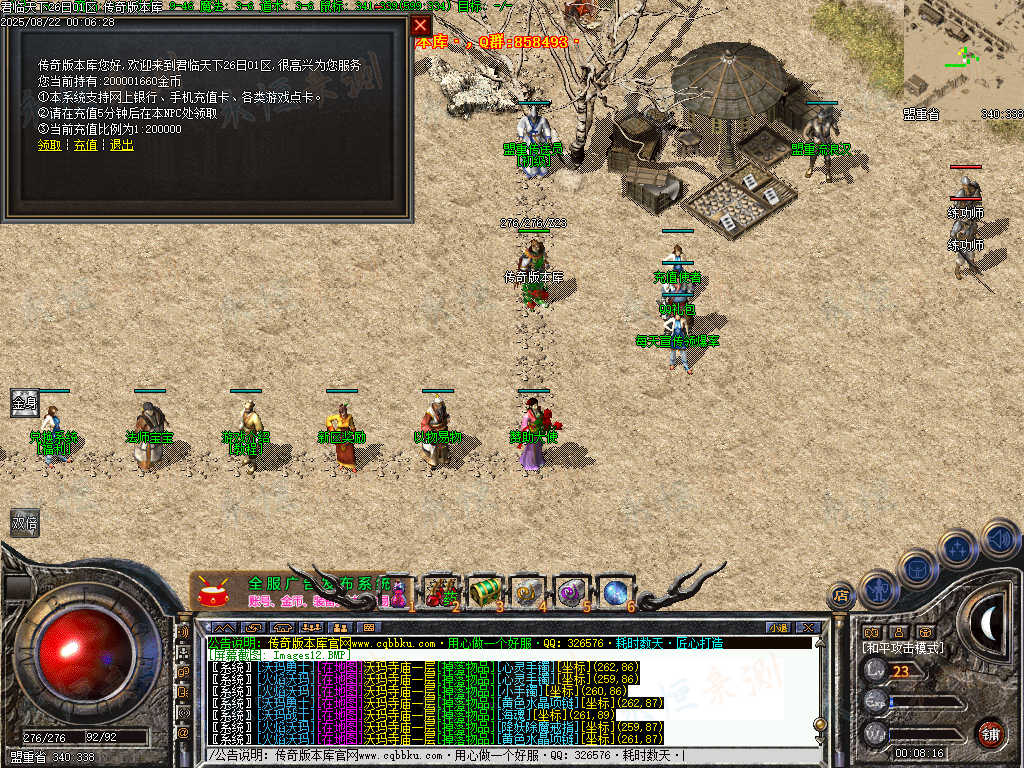Open the character status round button

tap(879, 589)
